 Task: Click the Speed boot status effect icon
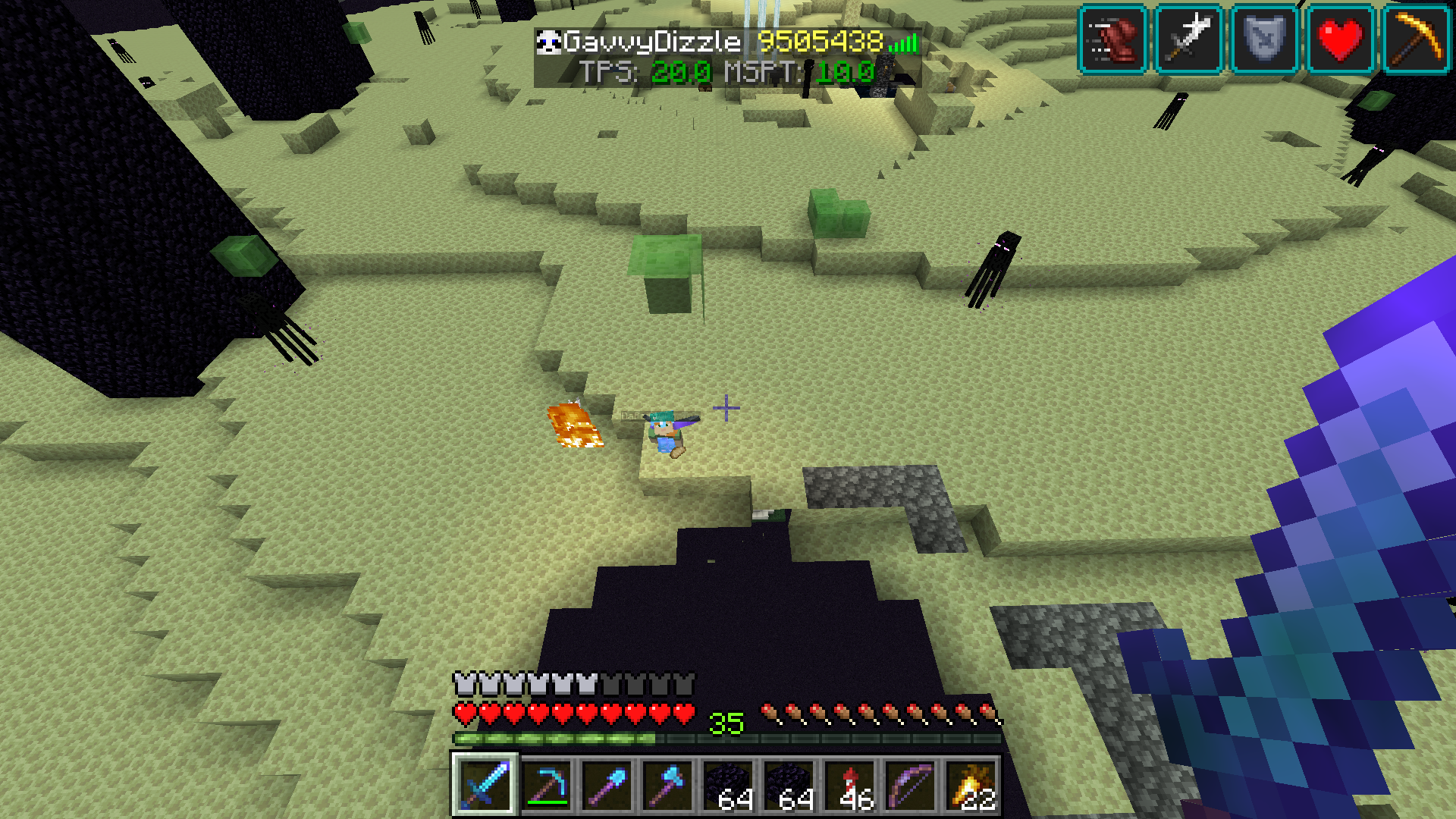(x=1112, y=39)
